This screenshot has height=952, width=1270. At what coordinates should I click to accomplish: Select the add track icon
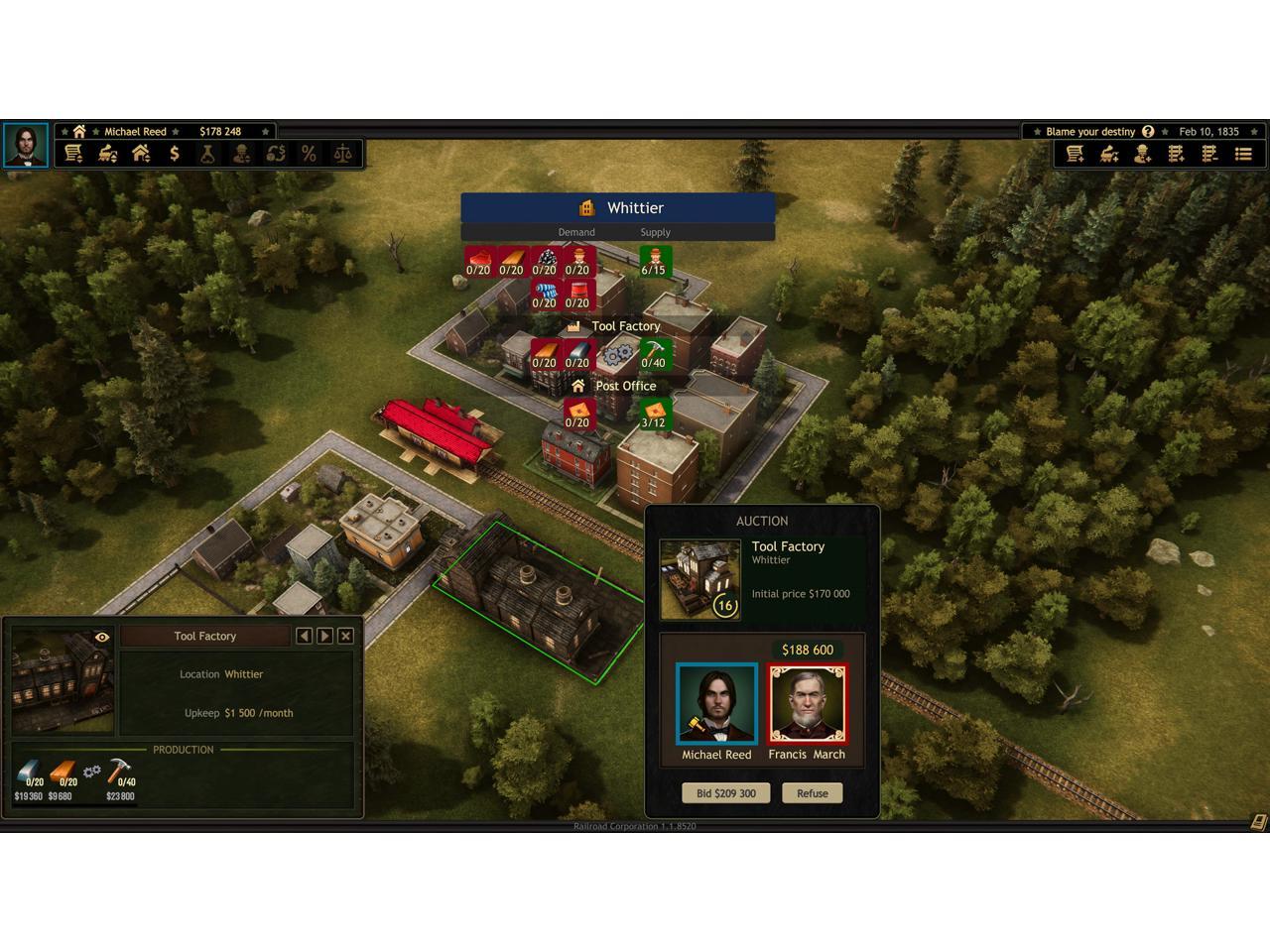pyautogui.click(x=1176, y=154)
